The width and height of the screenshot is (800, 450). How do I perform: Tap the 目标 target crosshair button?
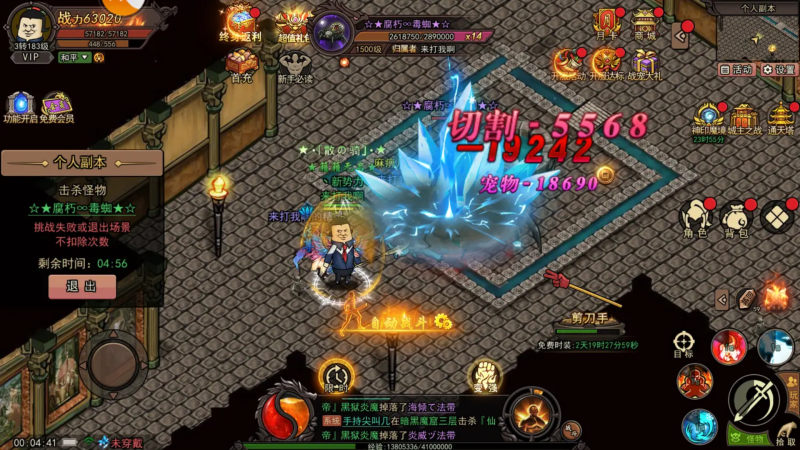click(x=684, y=344)
